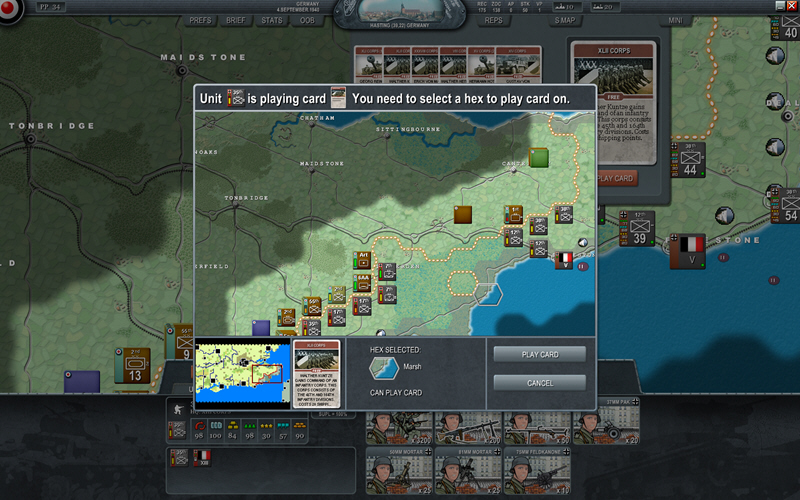Select the marsh hex outlined on the coast
This screenshot has height=500, width=800.
click(x=490, y=294)
